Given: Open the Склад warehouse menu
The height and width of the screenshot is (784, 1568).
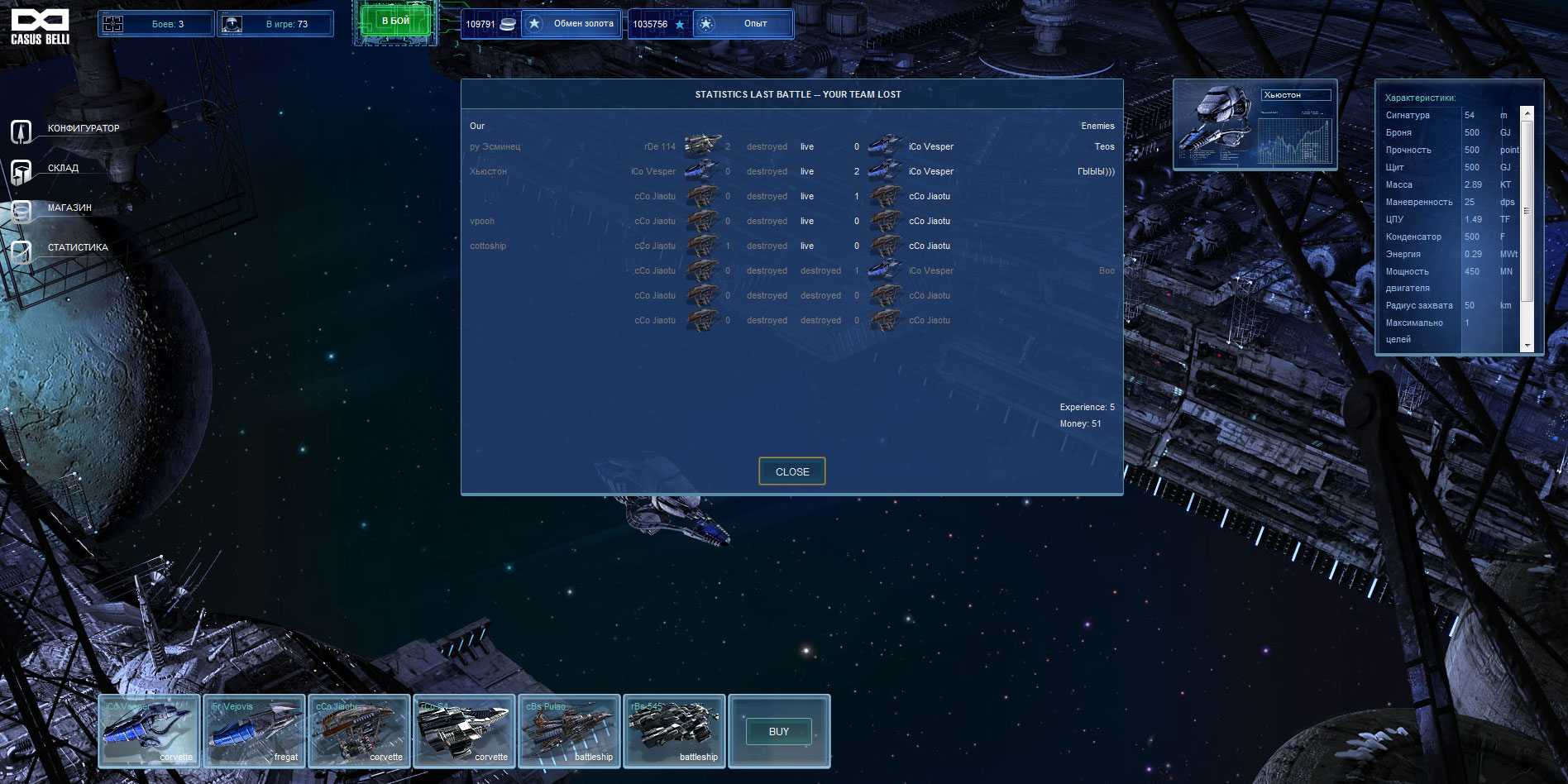Looking at the screenshot, I should (63, 169).
